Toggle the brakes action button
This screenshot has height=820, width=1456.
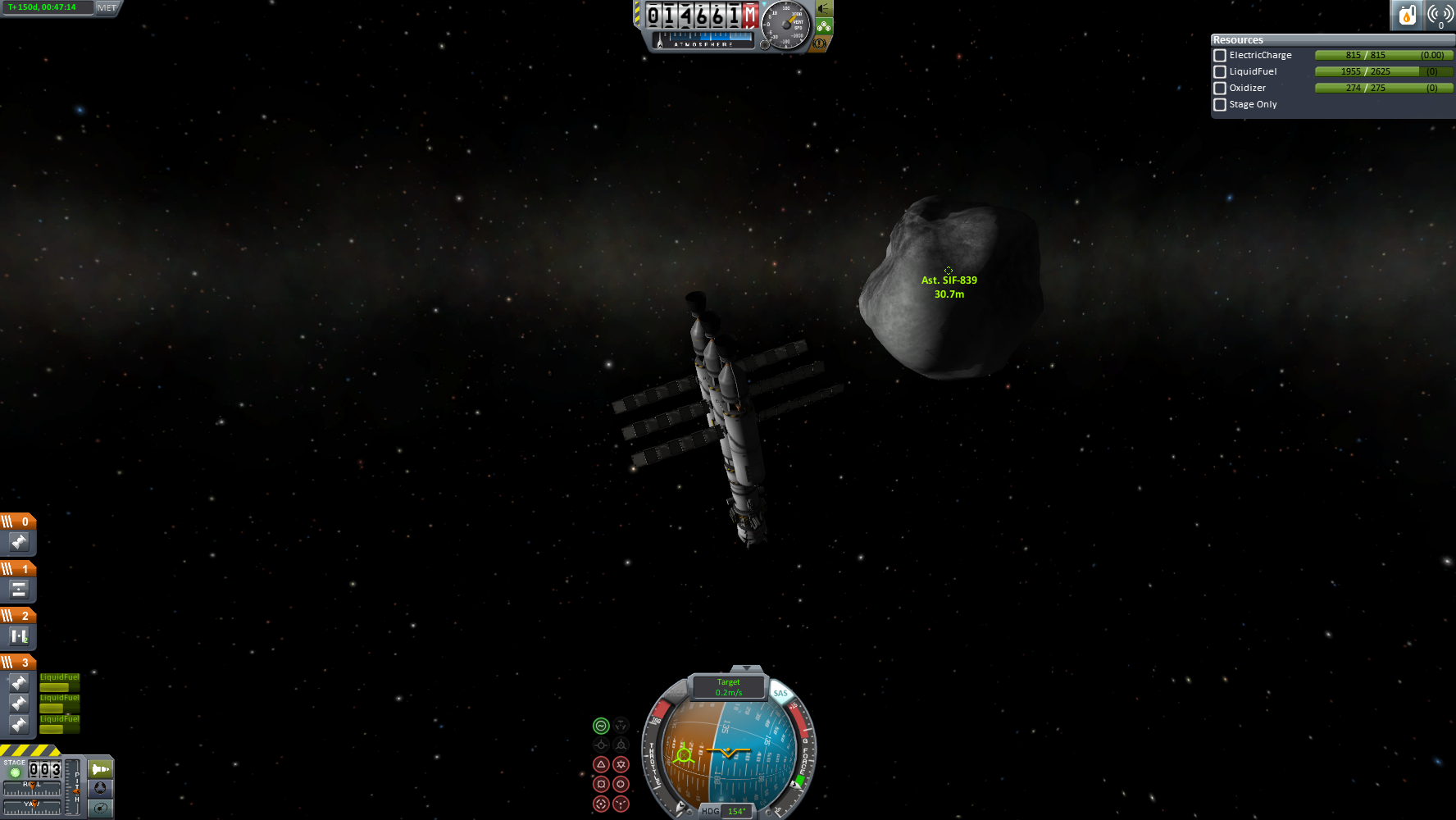click(819, 43)
